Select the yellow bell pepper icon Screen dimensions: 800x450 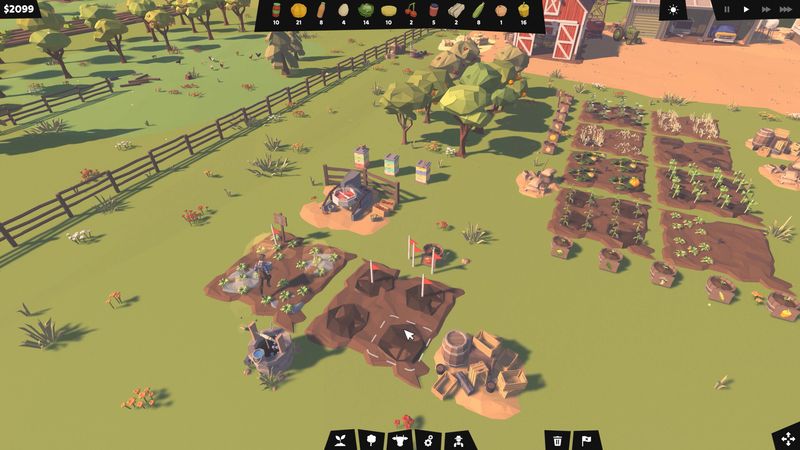[525, 10]
